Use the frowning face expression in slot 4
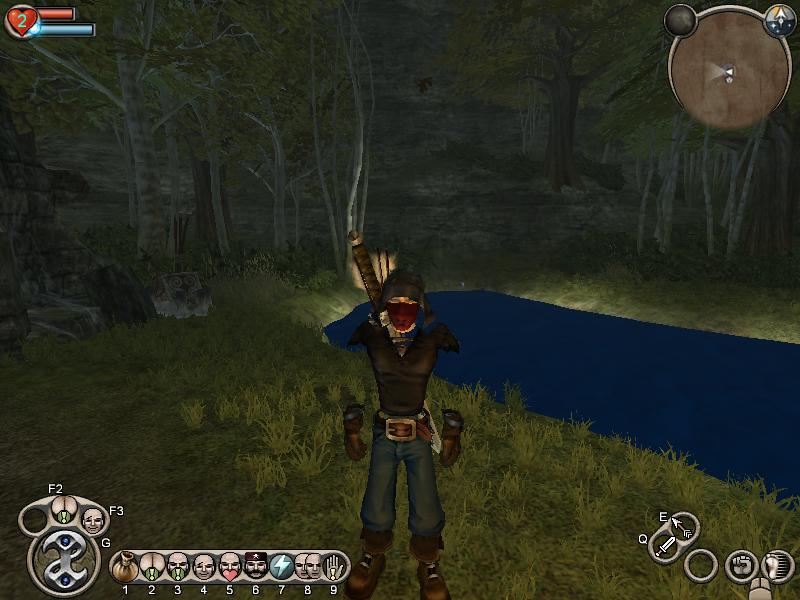This screenshot has height=600, width=800. point(204,567)
